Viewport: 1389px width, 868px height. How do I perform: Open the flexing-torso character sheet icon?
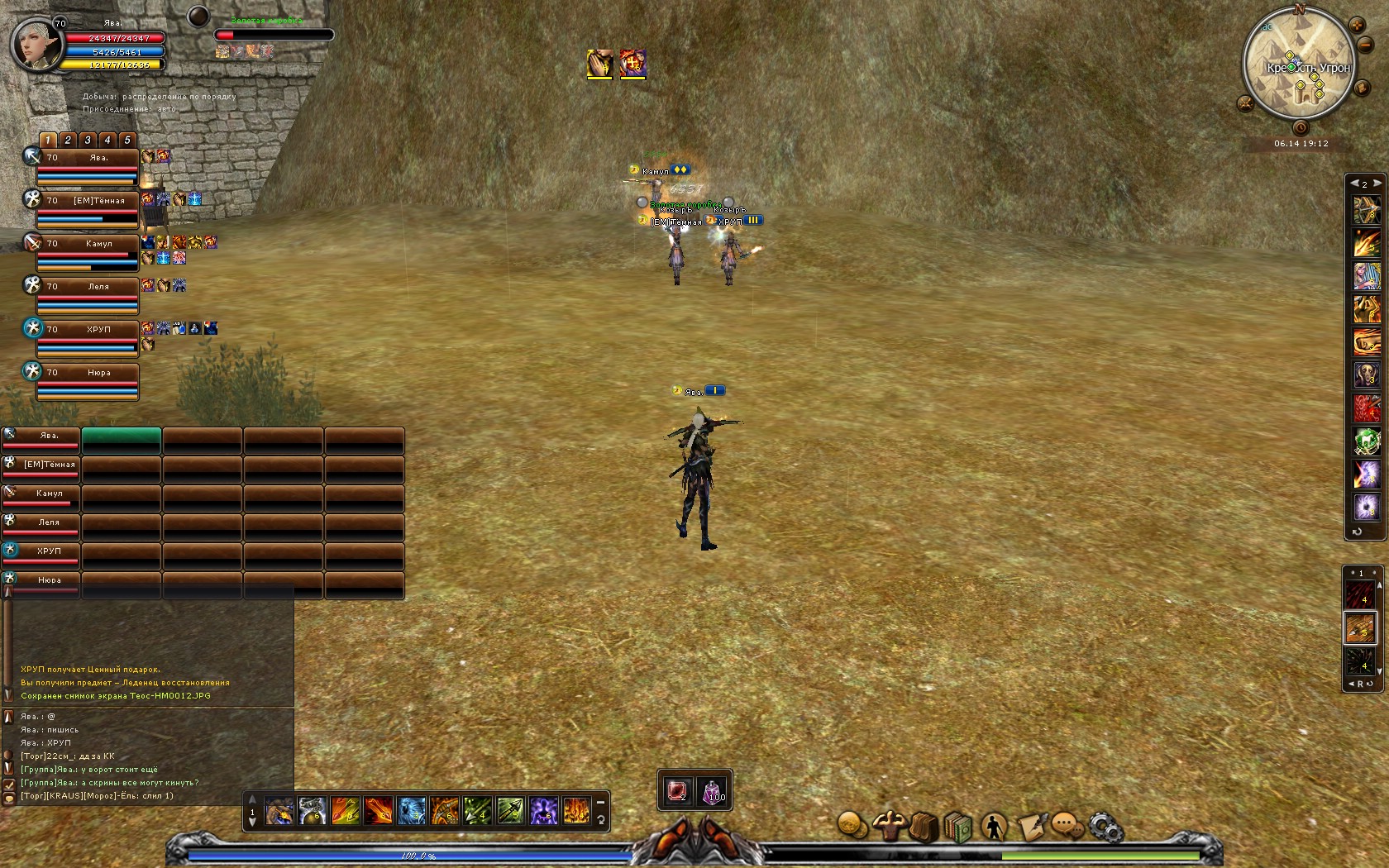tap(889, 825)
